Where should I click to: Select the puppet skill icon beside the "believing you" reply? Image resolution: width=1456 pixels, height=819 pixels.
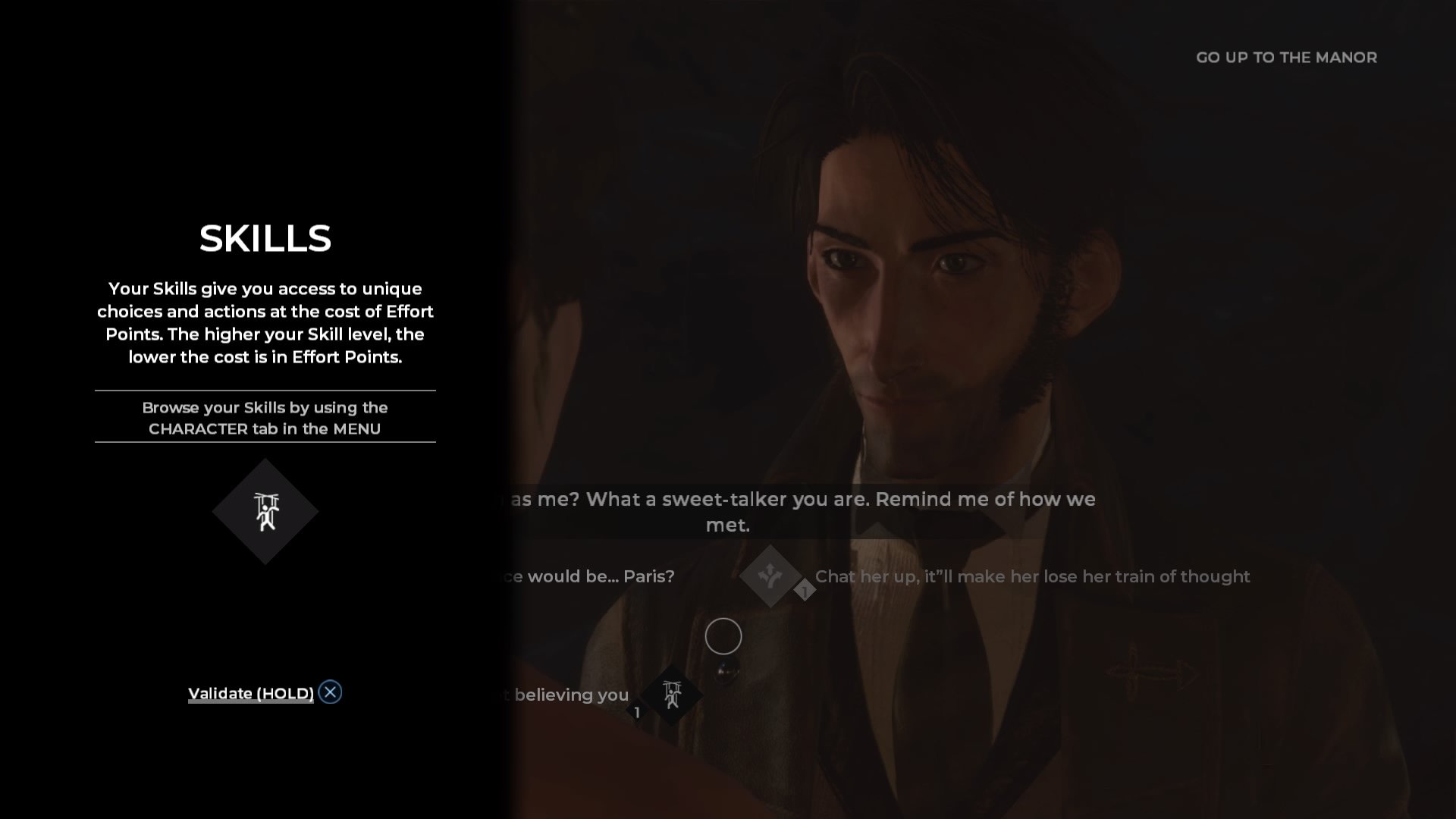click(672, 695)
